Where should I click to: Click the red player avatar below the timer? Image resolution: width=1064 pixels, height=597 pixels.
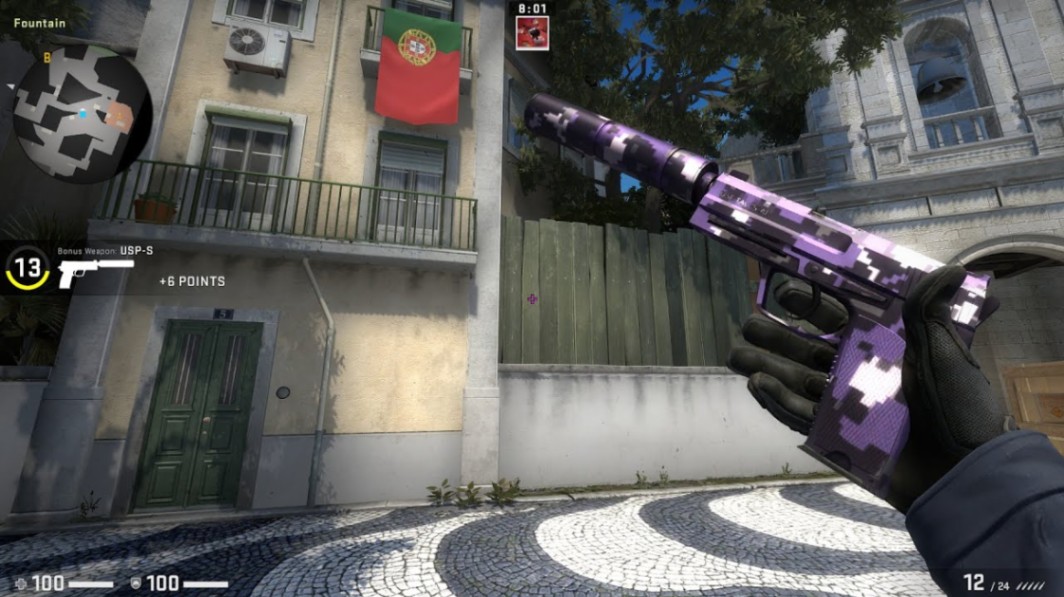[x=531, y=32]
